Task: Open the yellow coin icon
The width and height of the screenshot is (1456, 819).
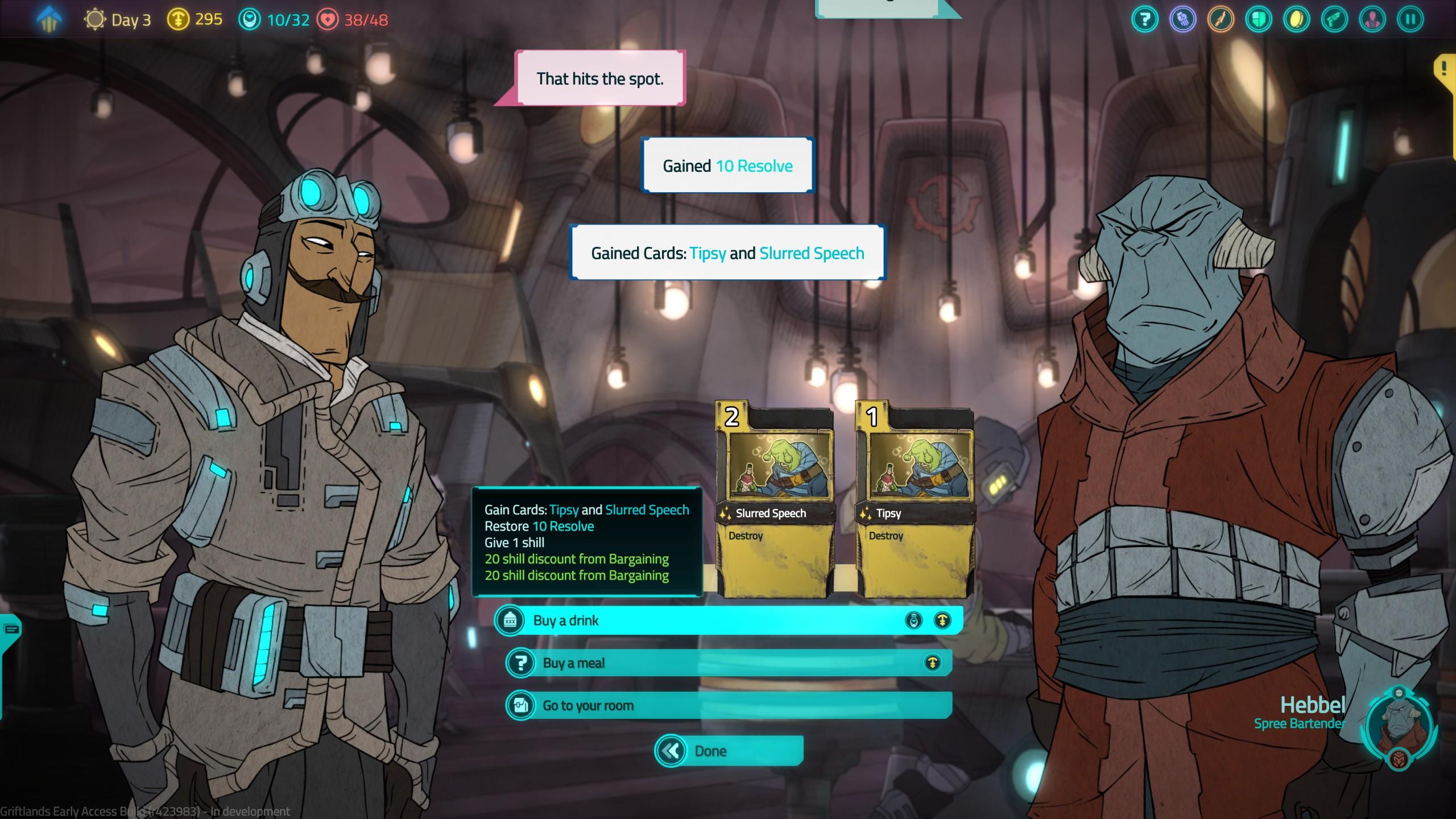Action: point(1297,20)
